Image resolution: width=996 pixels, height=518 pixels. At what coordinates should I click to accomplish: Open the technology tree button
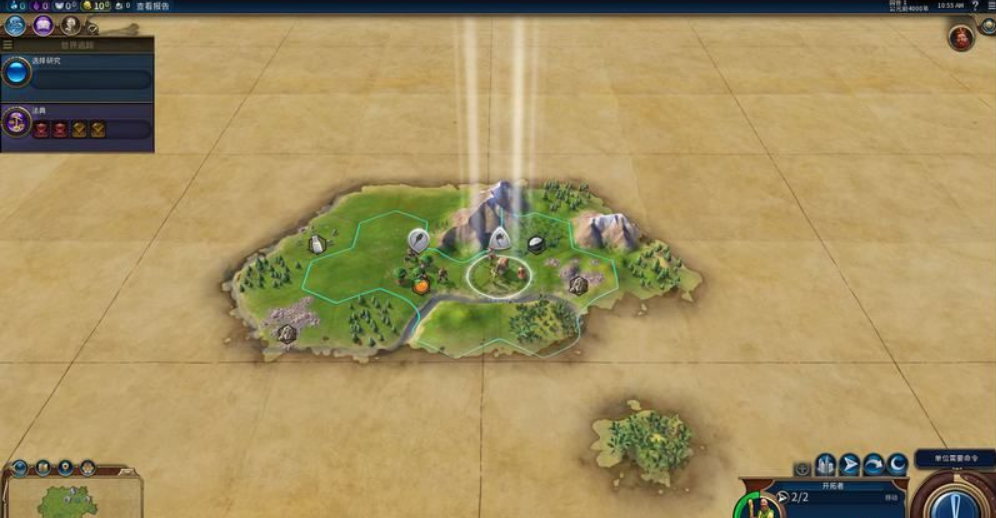(x=15, y=25)
